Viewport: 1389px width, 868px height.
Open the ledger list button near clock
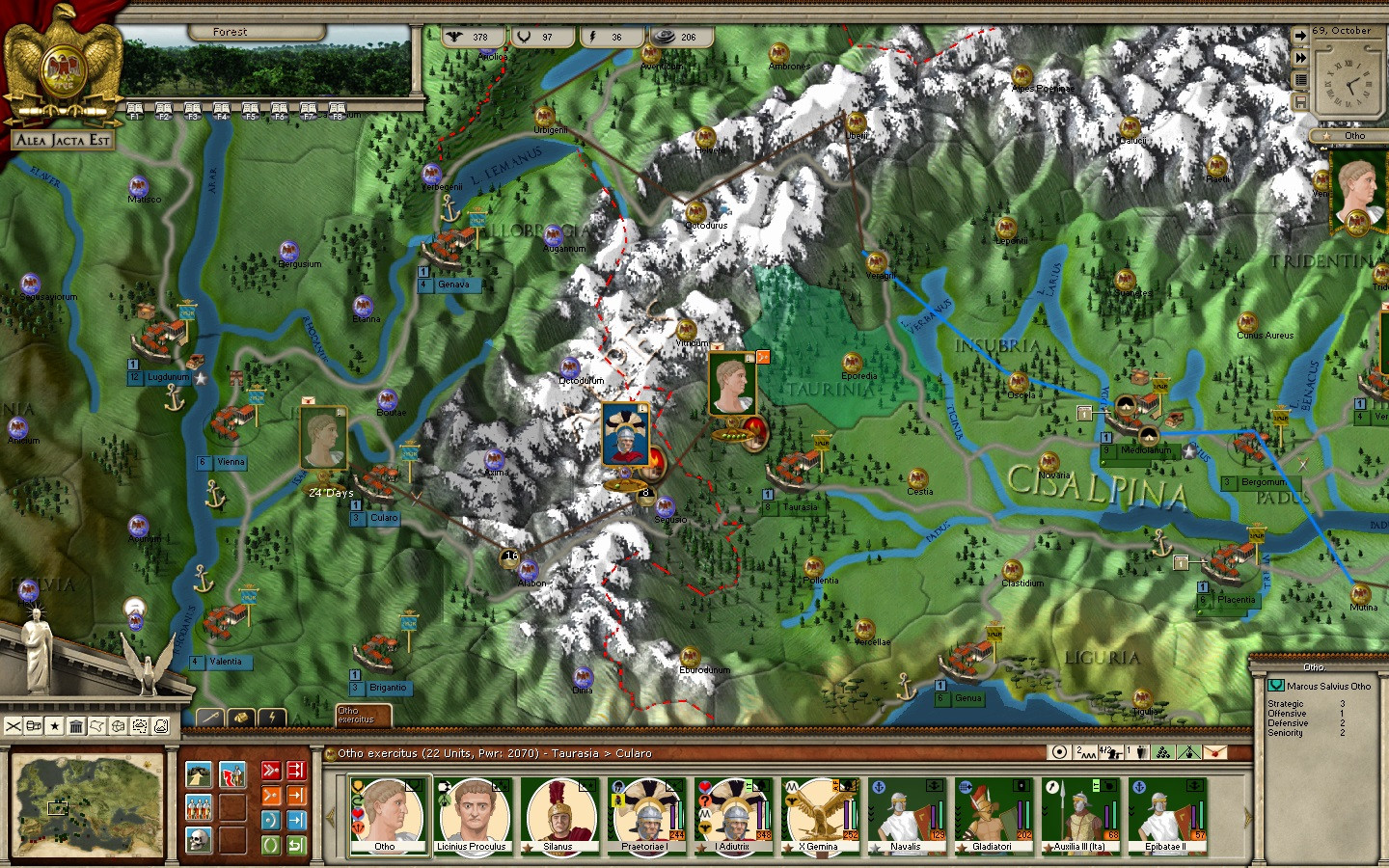(x=1300, y=80)
